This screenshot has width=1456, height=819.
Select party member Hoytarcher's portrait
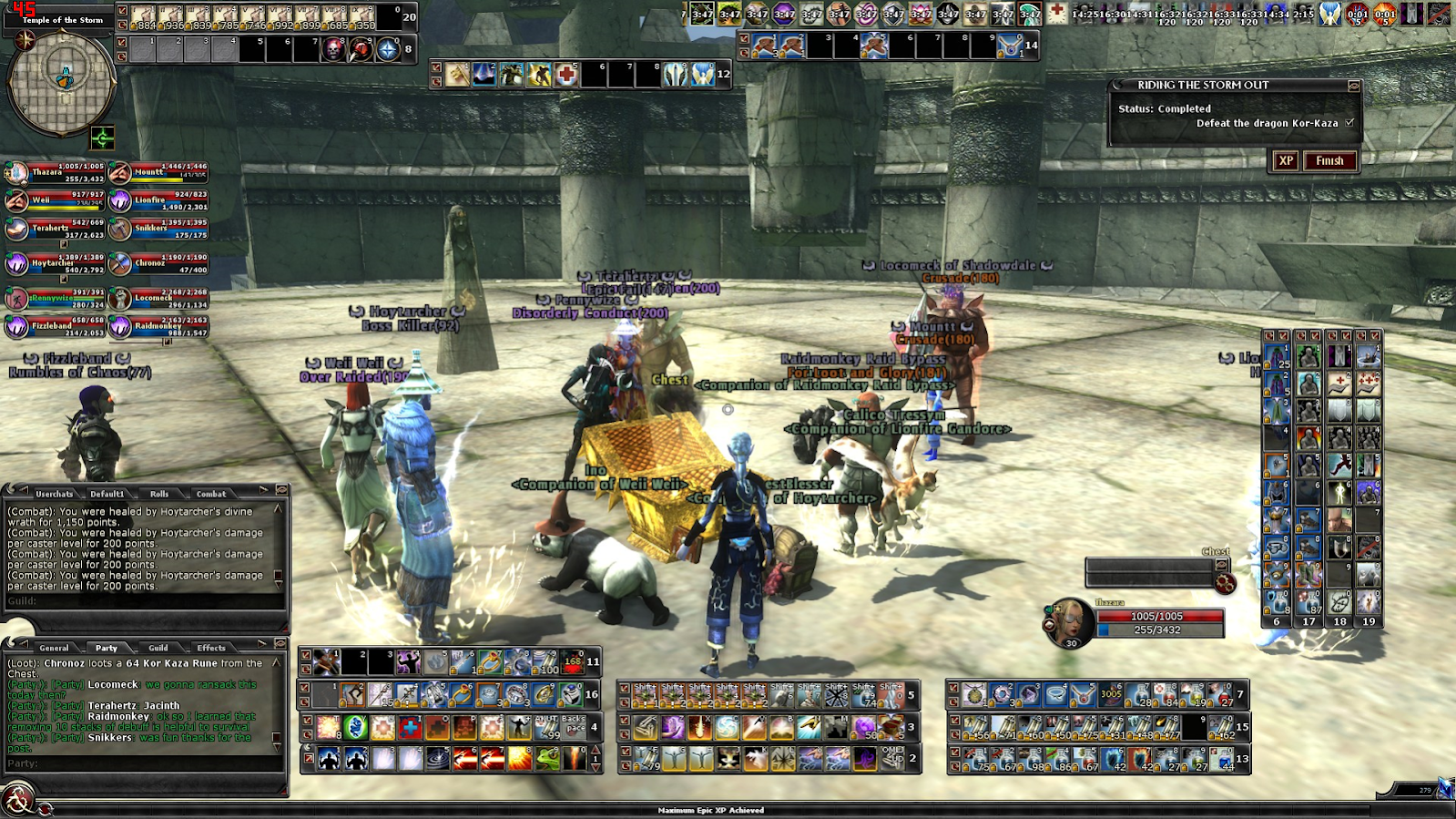[x=17, y=264]
